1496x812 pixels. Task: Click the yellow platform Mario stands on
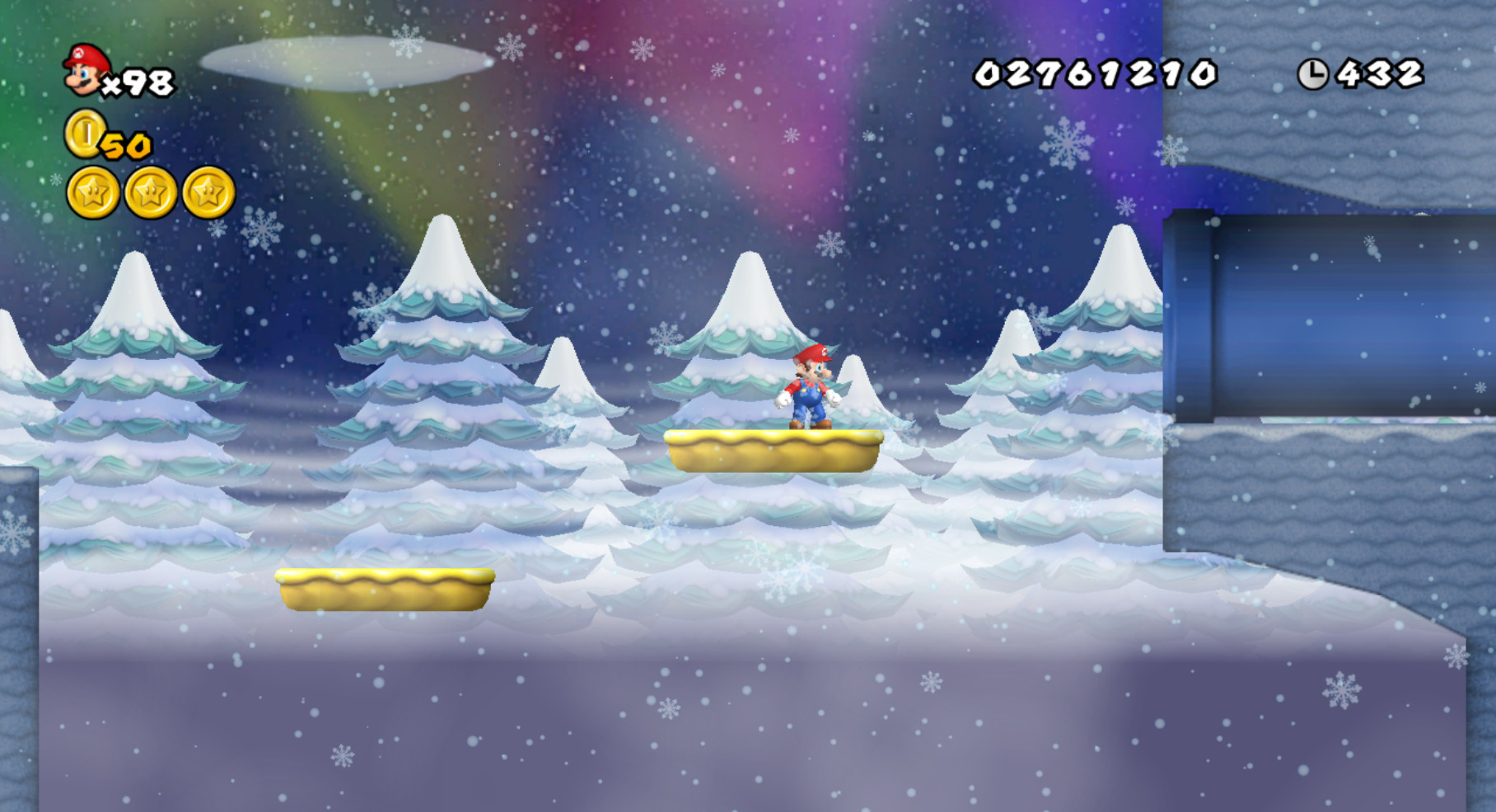coord(774,449)
